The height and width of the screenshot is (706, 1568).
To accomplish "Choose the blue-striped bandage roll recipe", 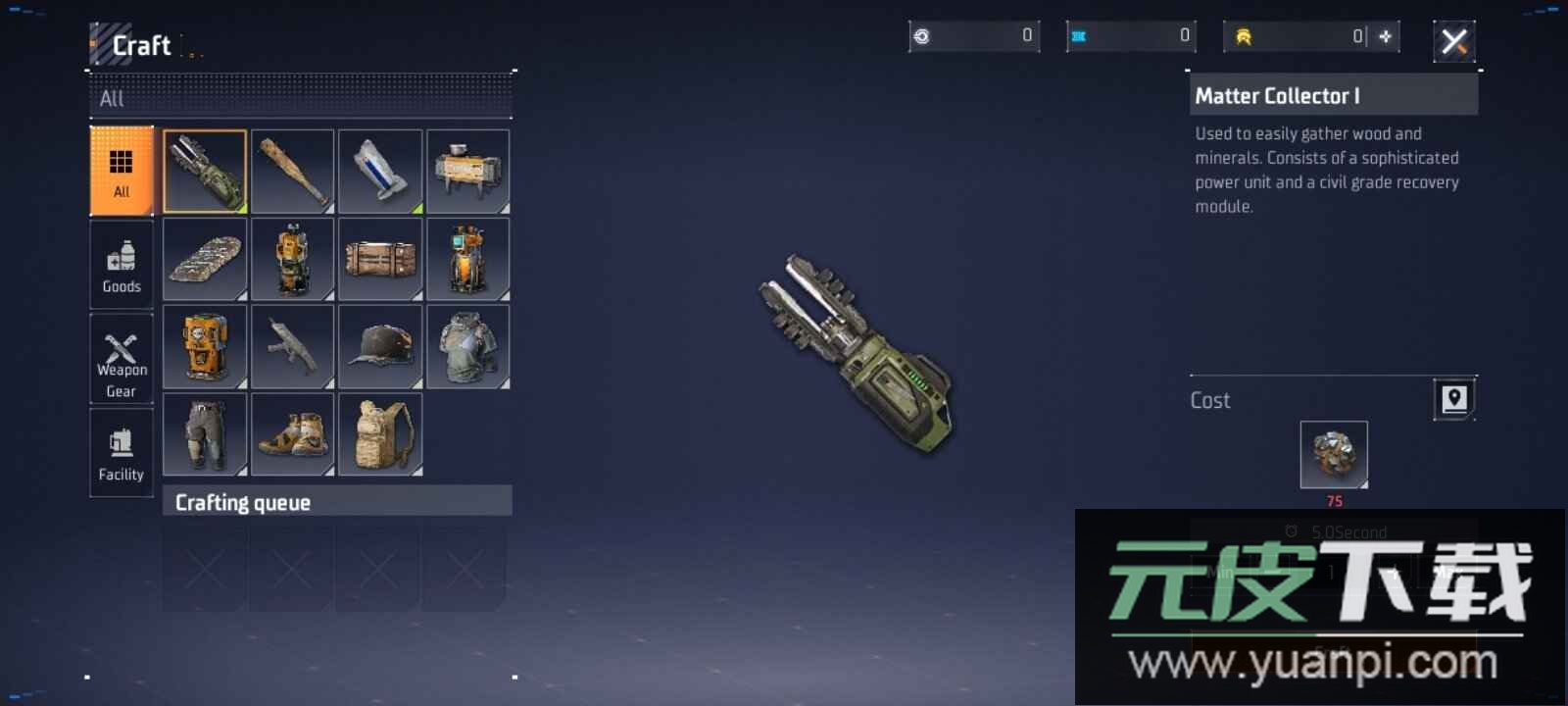I will (380, 172).
